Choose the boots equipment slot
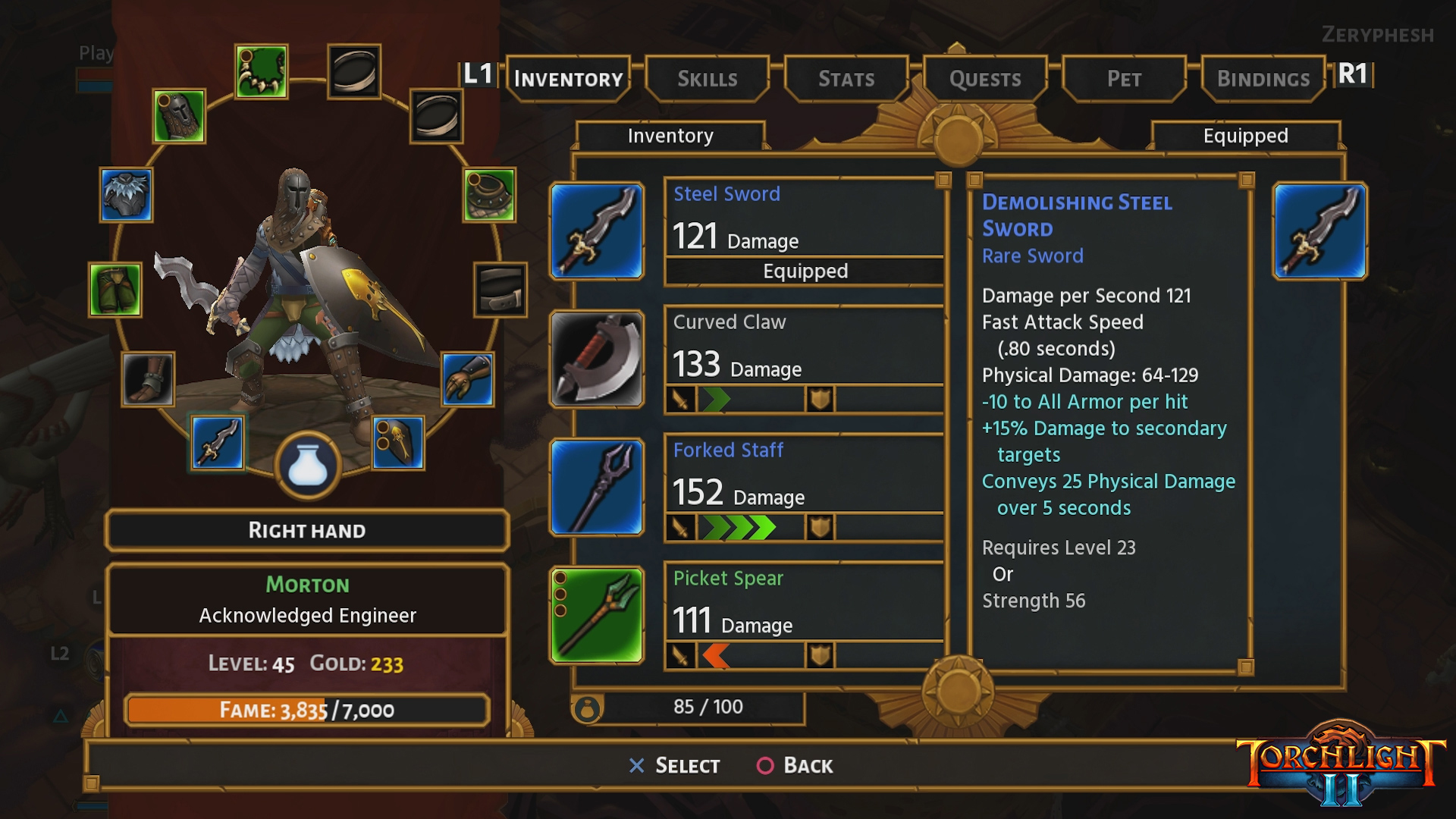Screen dimensions: 1456x819 click(147, 378)
